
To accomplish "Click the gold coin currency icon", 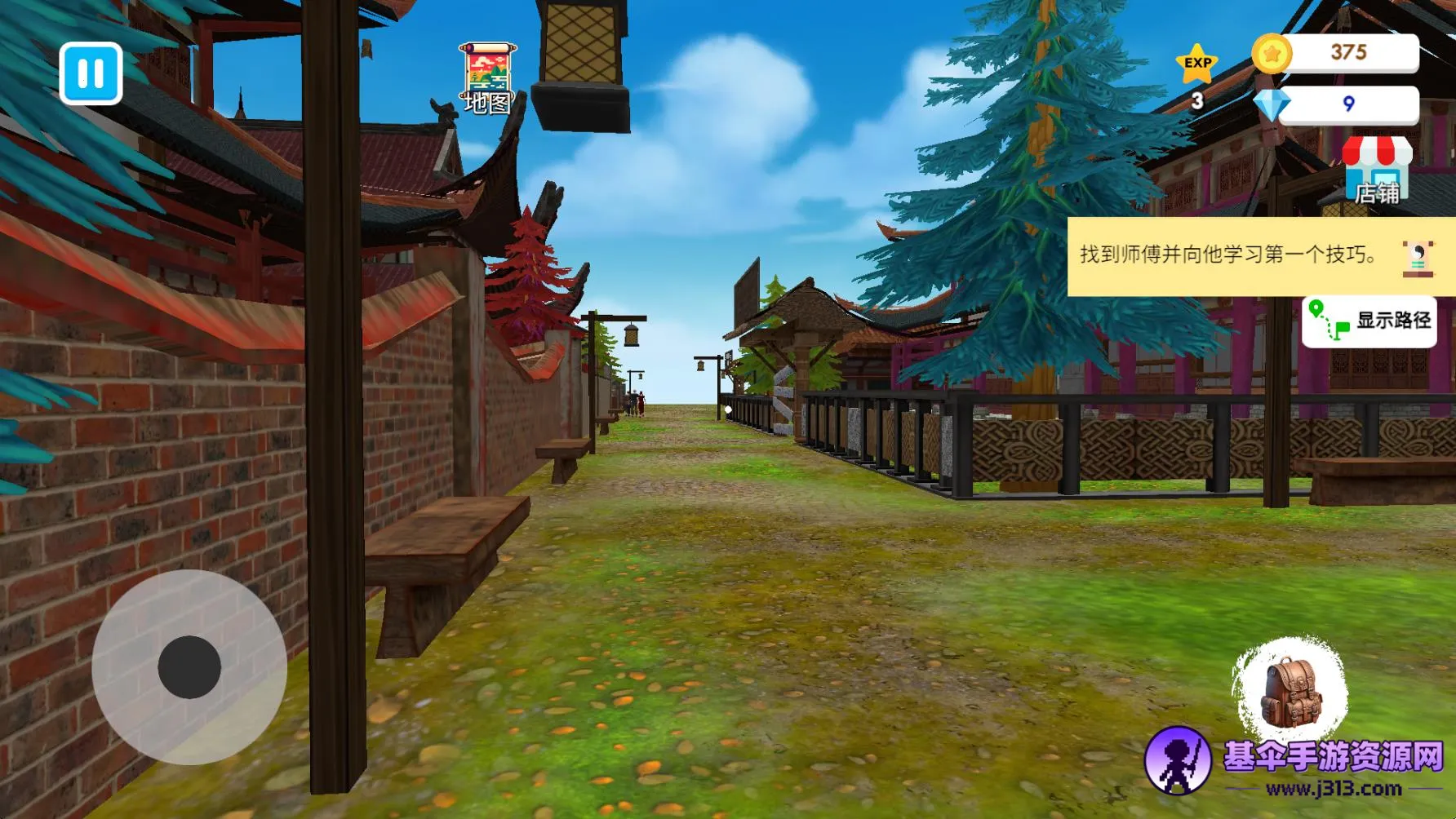I will tap(1272, 54).
